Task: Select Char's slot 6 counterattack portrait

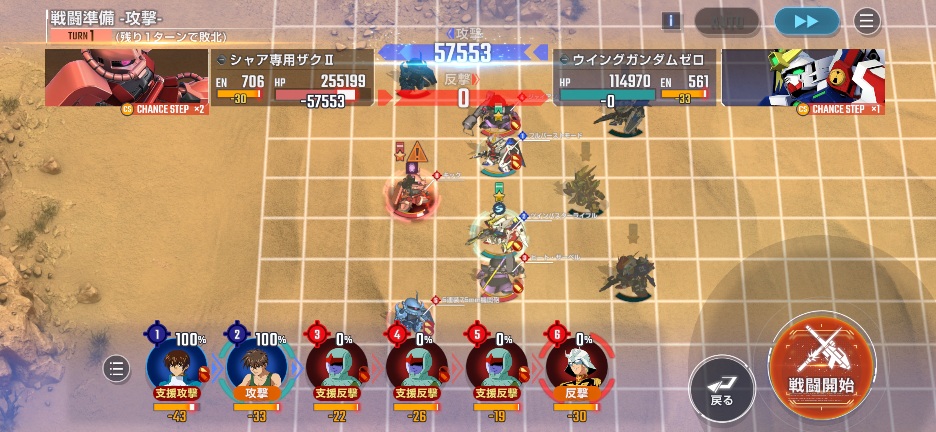Action: click(577, 365)
